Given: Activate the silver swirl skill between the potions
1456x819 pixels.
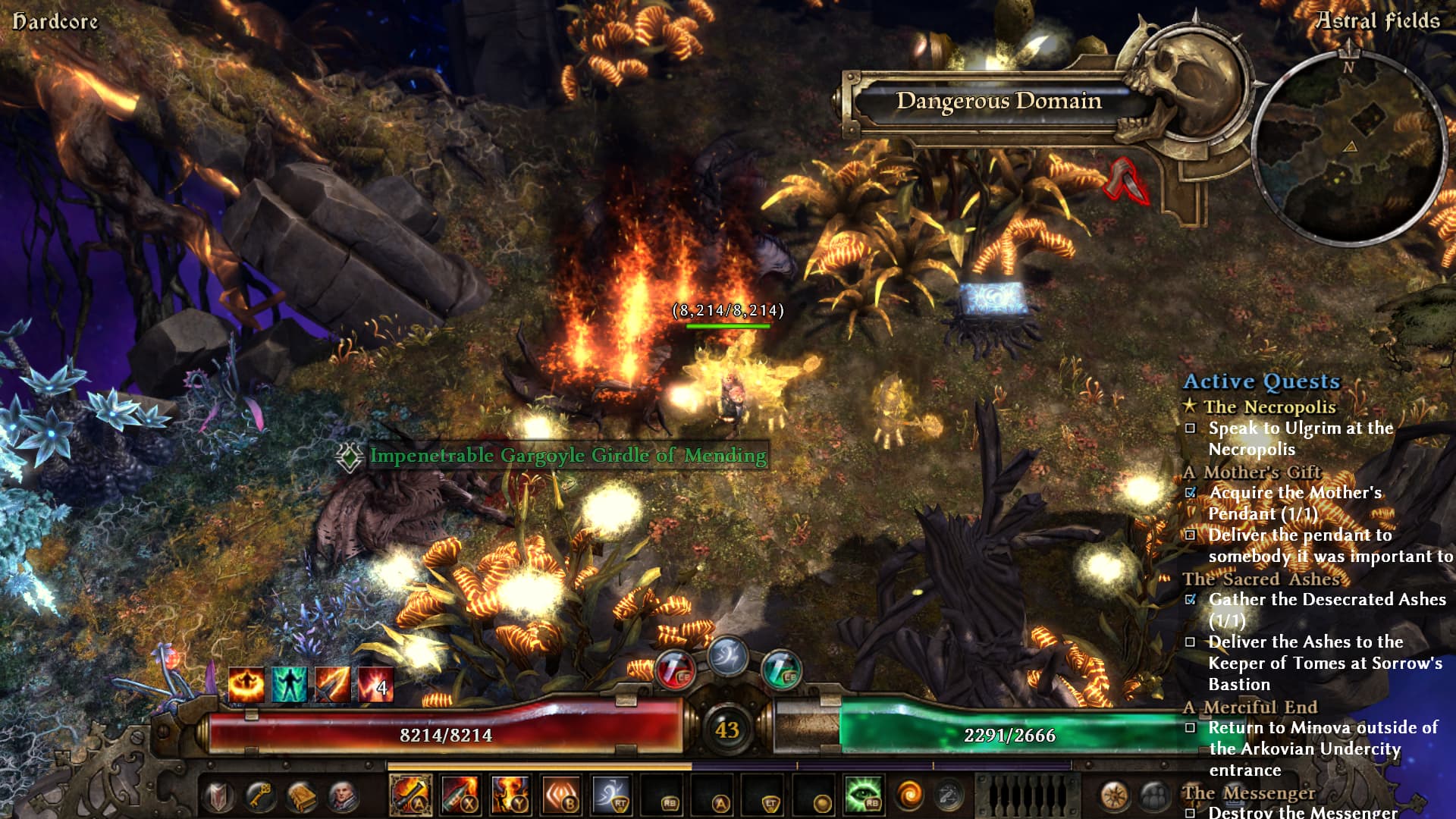Looking at the screenshot, I should 727,656.
